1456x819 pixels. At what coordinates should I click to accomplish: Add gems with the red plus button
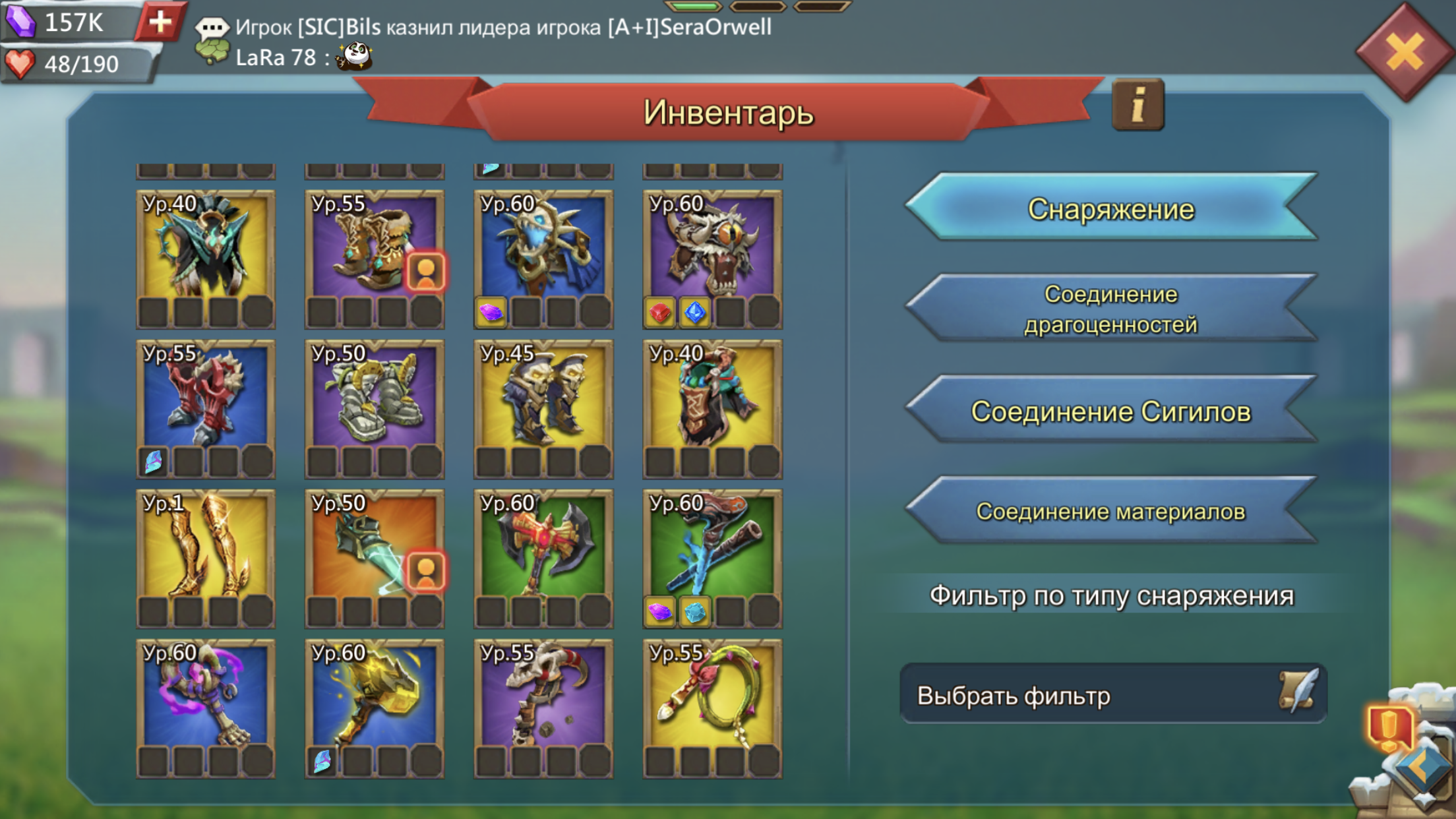pos(160,22)
